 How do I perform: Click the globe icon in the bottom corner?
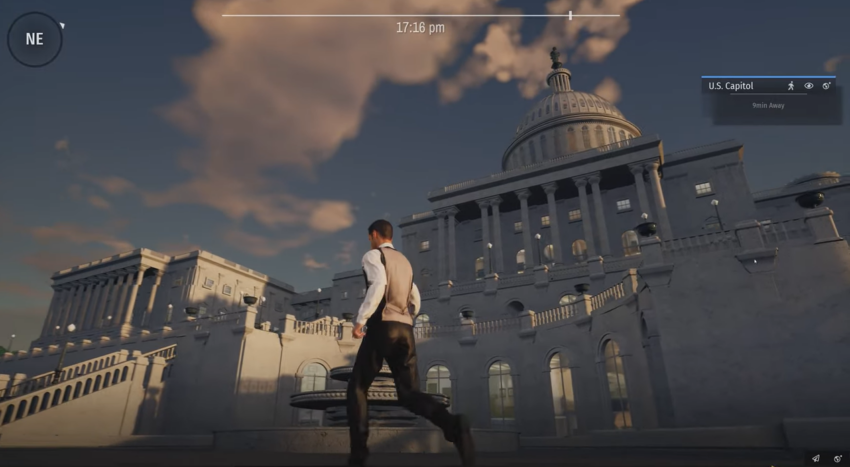coord(837,458)
